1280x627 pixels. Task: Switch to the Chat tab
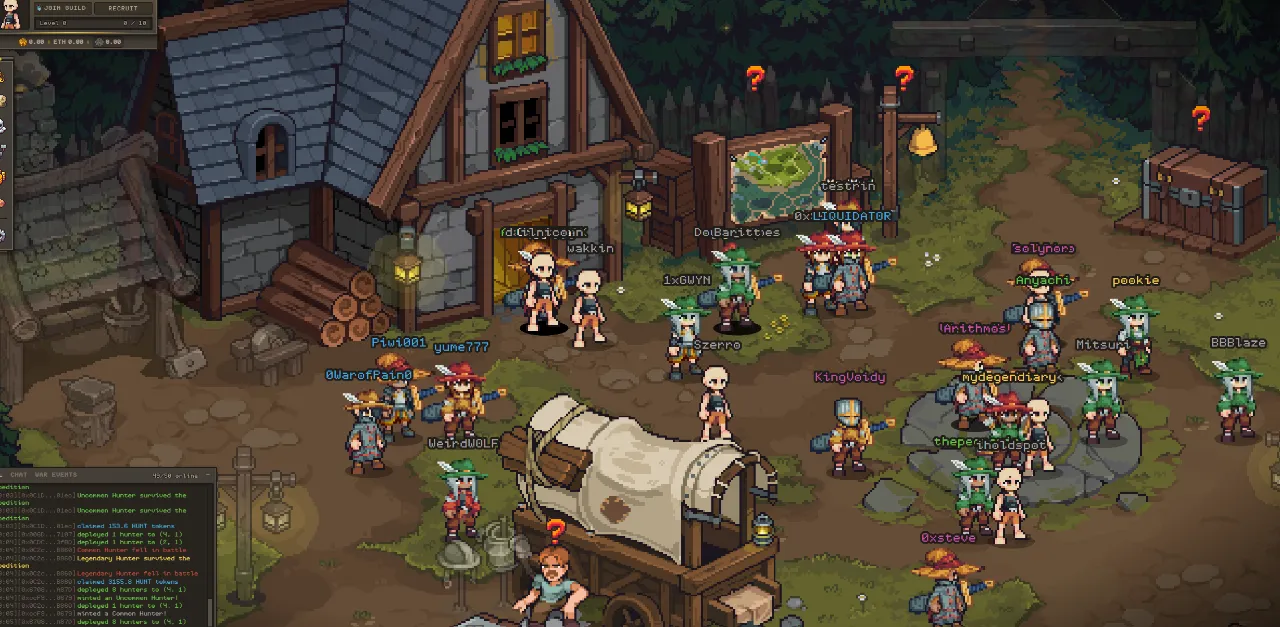[19, 474]
